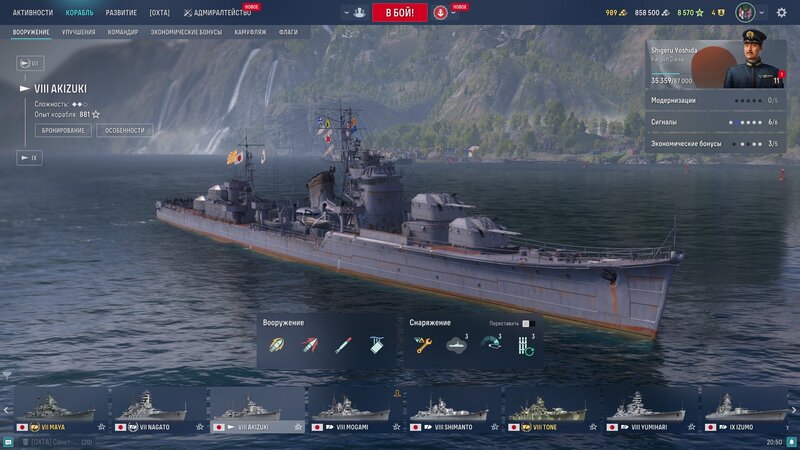Toggle the Переставить switch
This screenshot has width=800, height=450.
pos(527,323)
